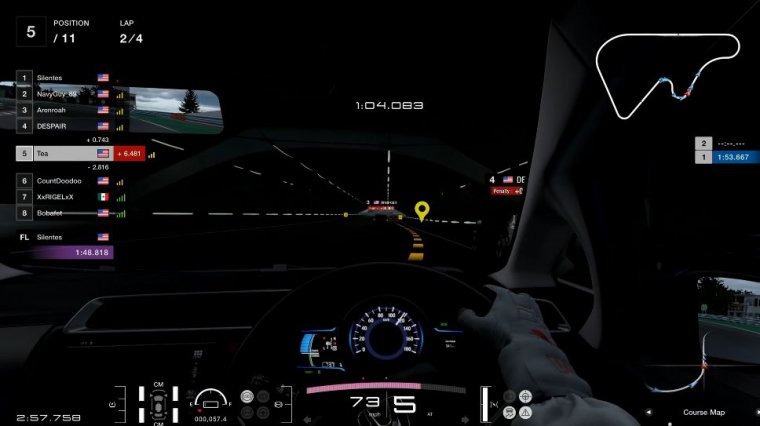The image size is (760, 426).
Task: Select Silentes in the leaderboard first place
Action: (62, 77)
